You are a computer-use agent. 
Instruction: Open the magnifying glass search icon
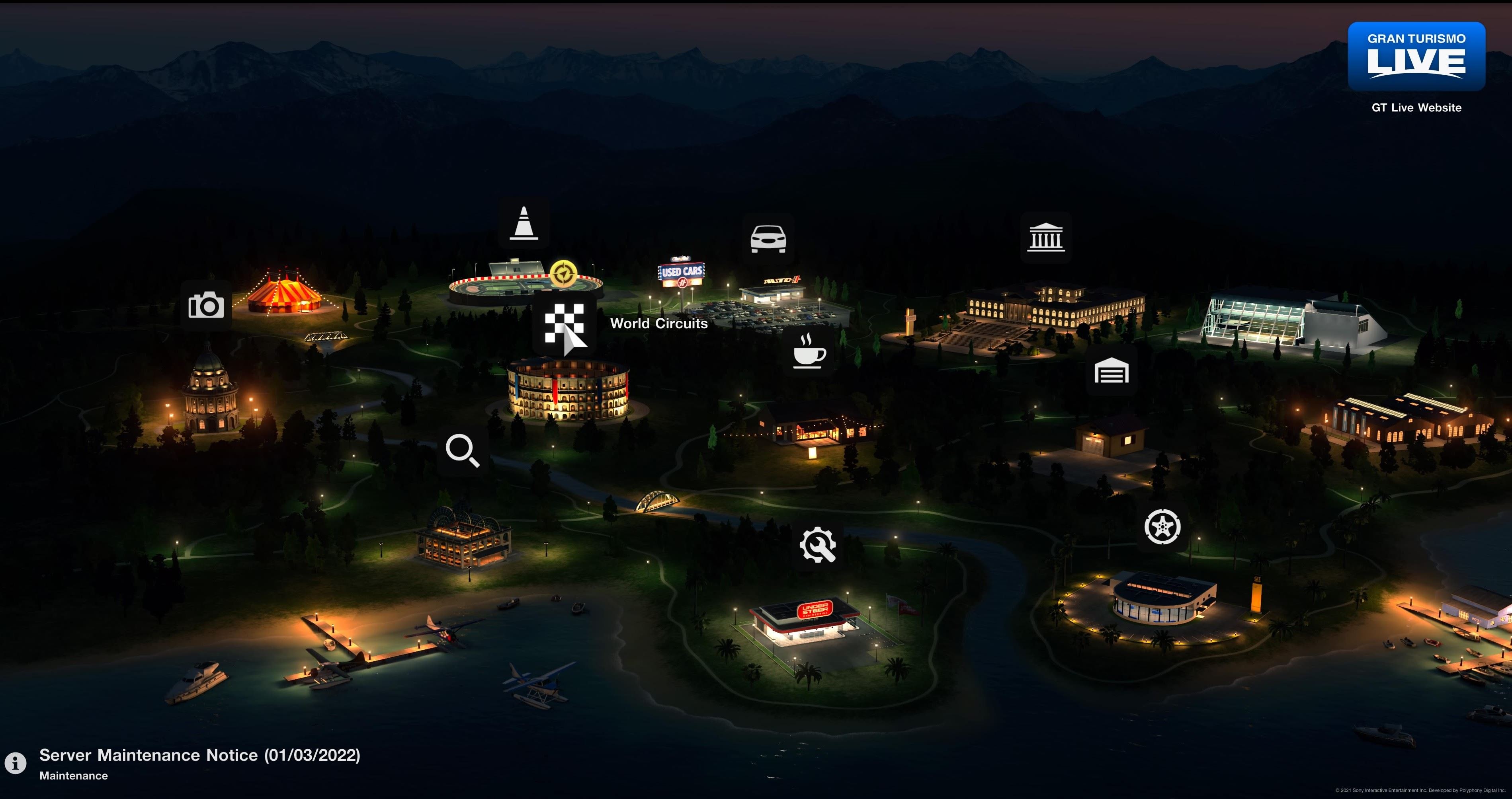463,450
